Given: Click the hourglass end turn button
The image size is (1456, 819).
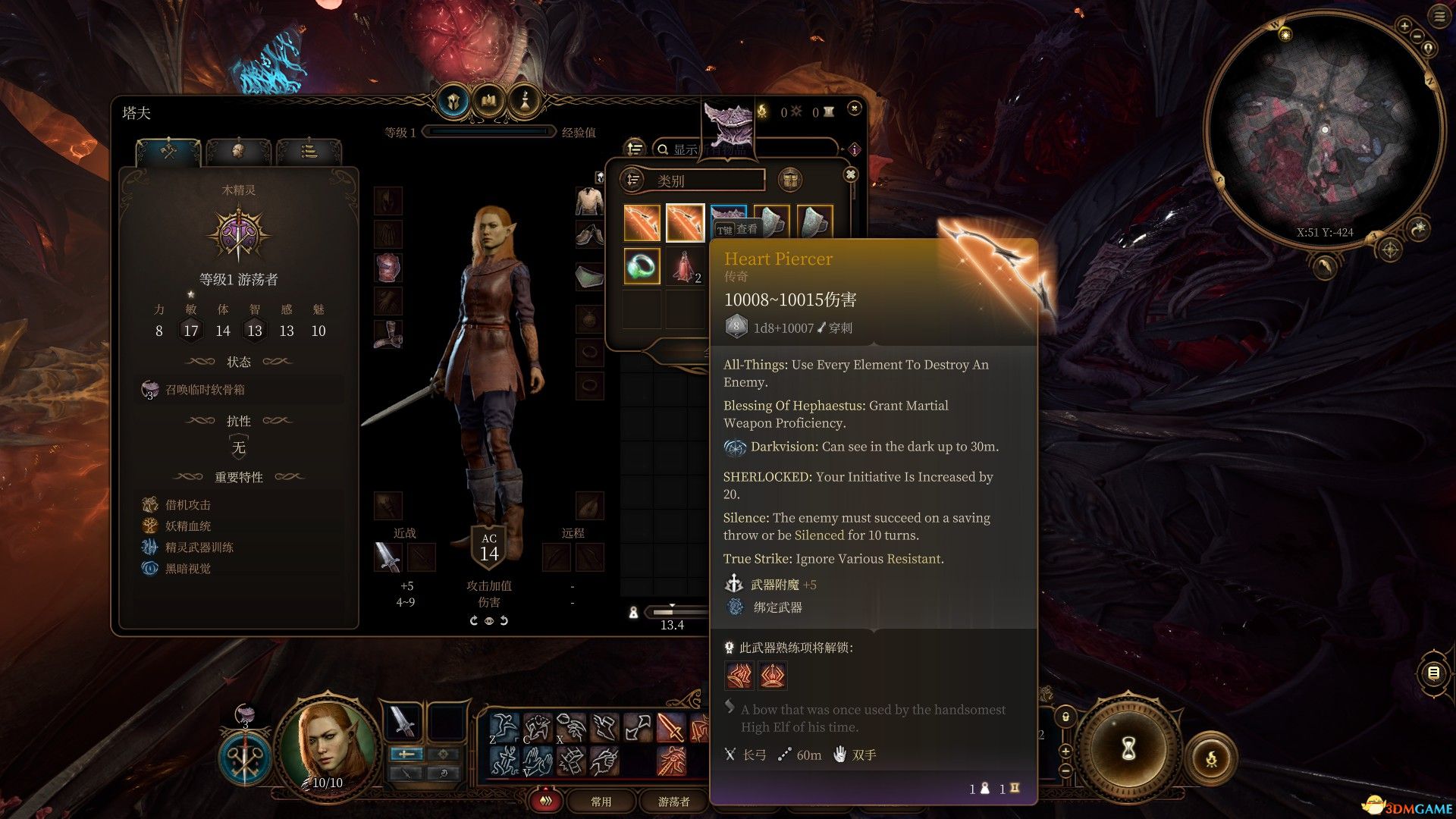Looking at the screenshot, I should click(x=1128, y=748).
